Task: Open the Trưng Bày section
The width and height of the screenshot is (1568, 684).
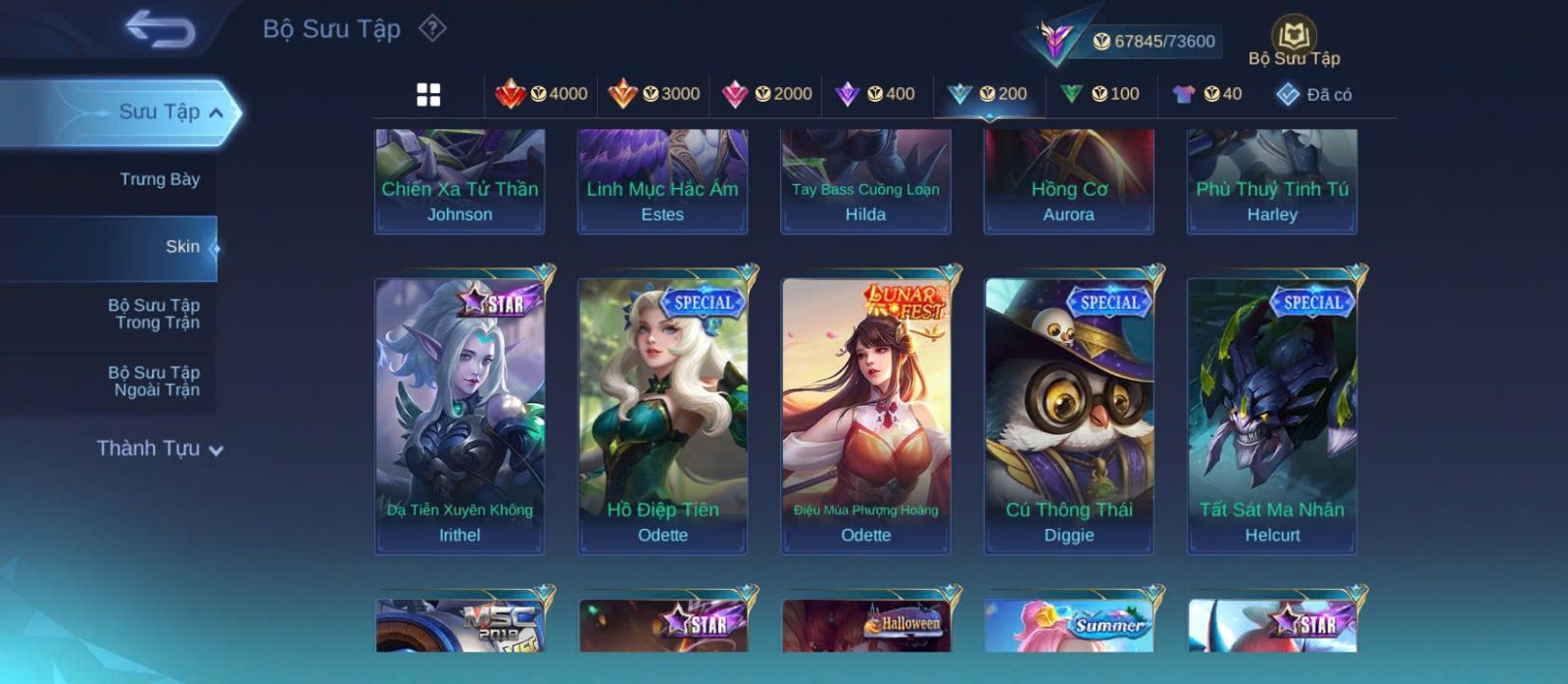Action: (159, 179)
